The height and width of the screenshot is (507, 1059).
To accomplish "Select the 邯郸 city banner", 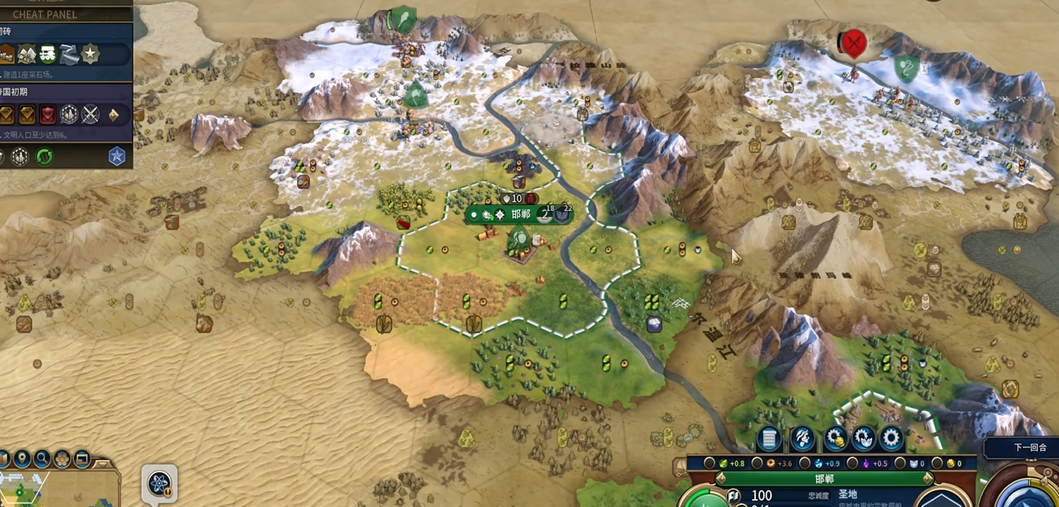I will pyautogui.click(x=520, y=214).
